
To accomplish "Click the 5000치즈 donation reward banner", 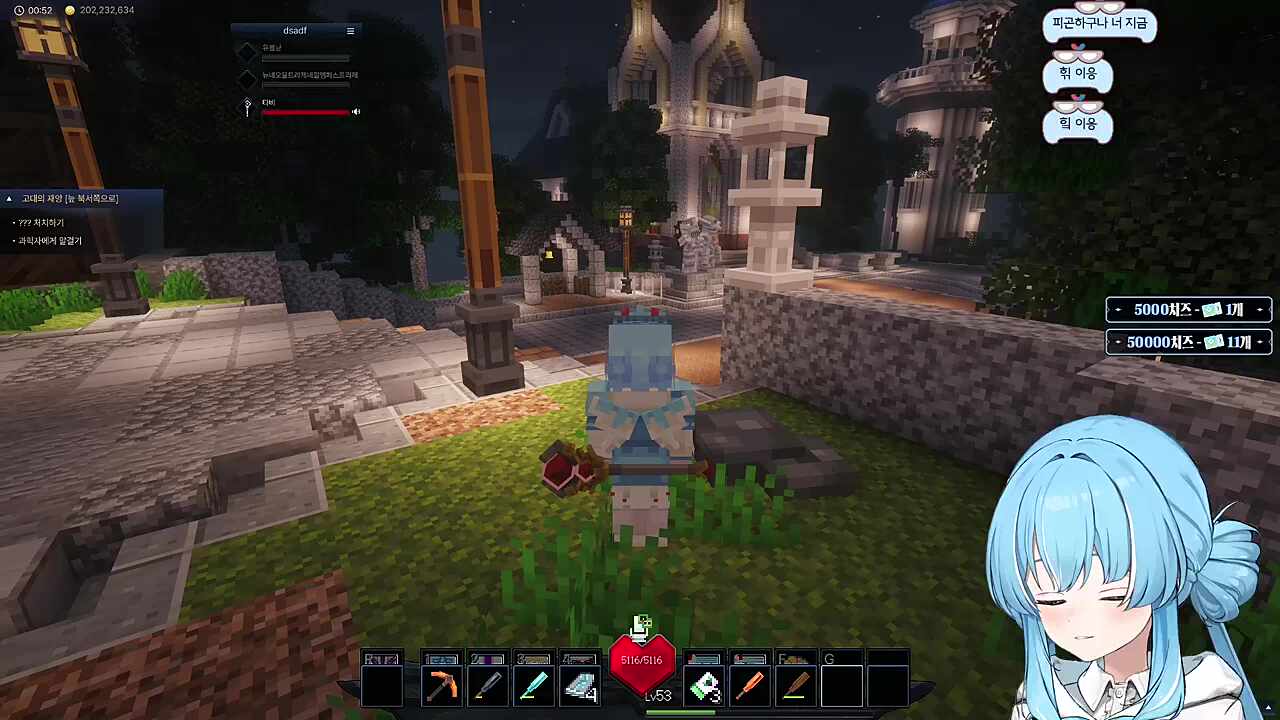I will [1188, 310].
